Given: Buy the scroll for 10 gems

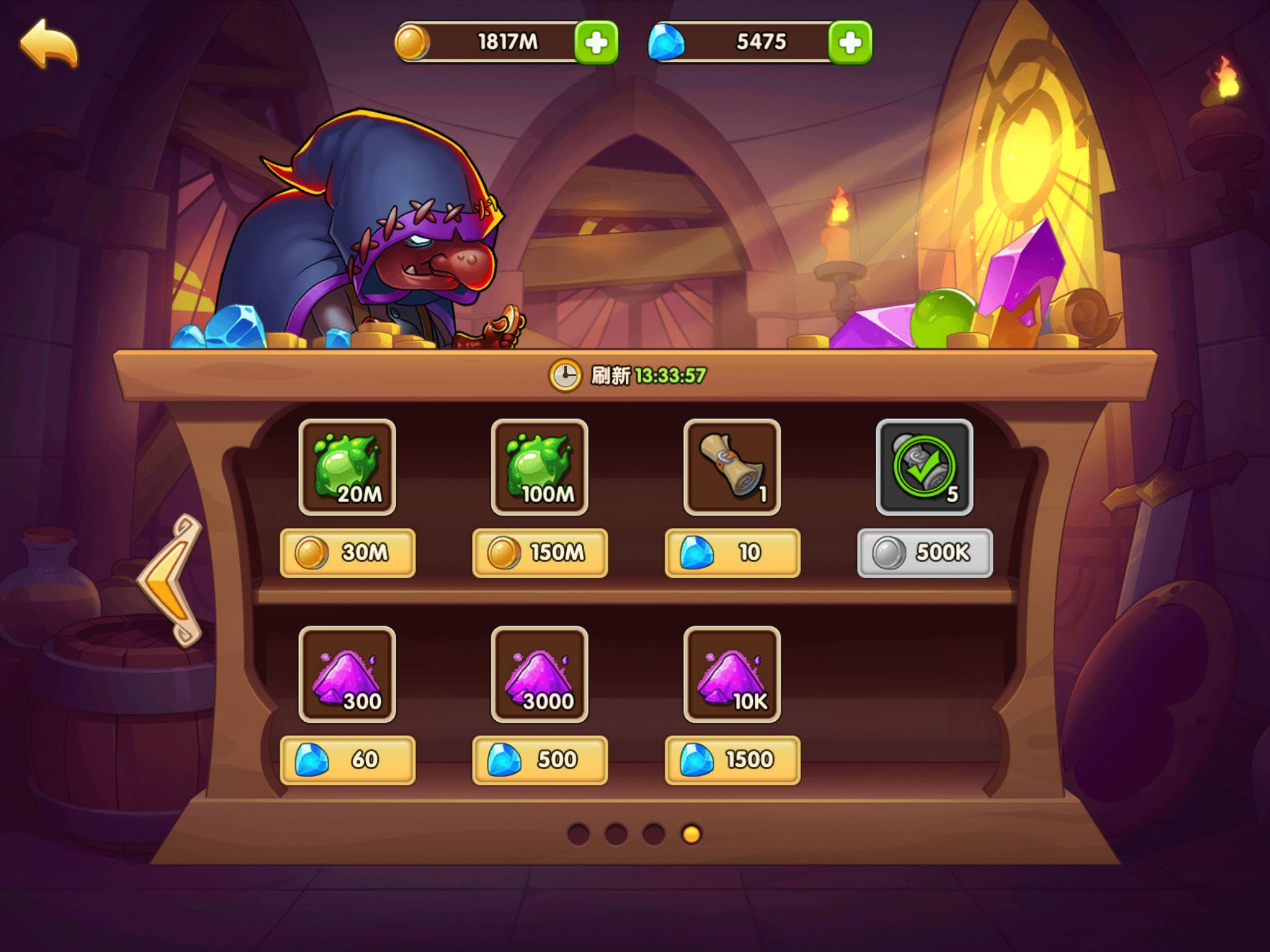Looking at the screenshot, I should (732, 553).
